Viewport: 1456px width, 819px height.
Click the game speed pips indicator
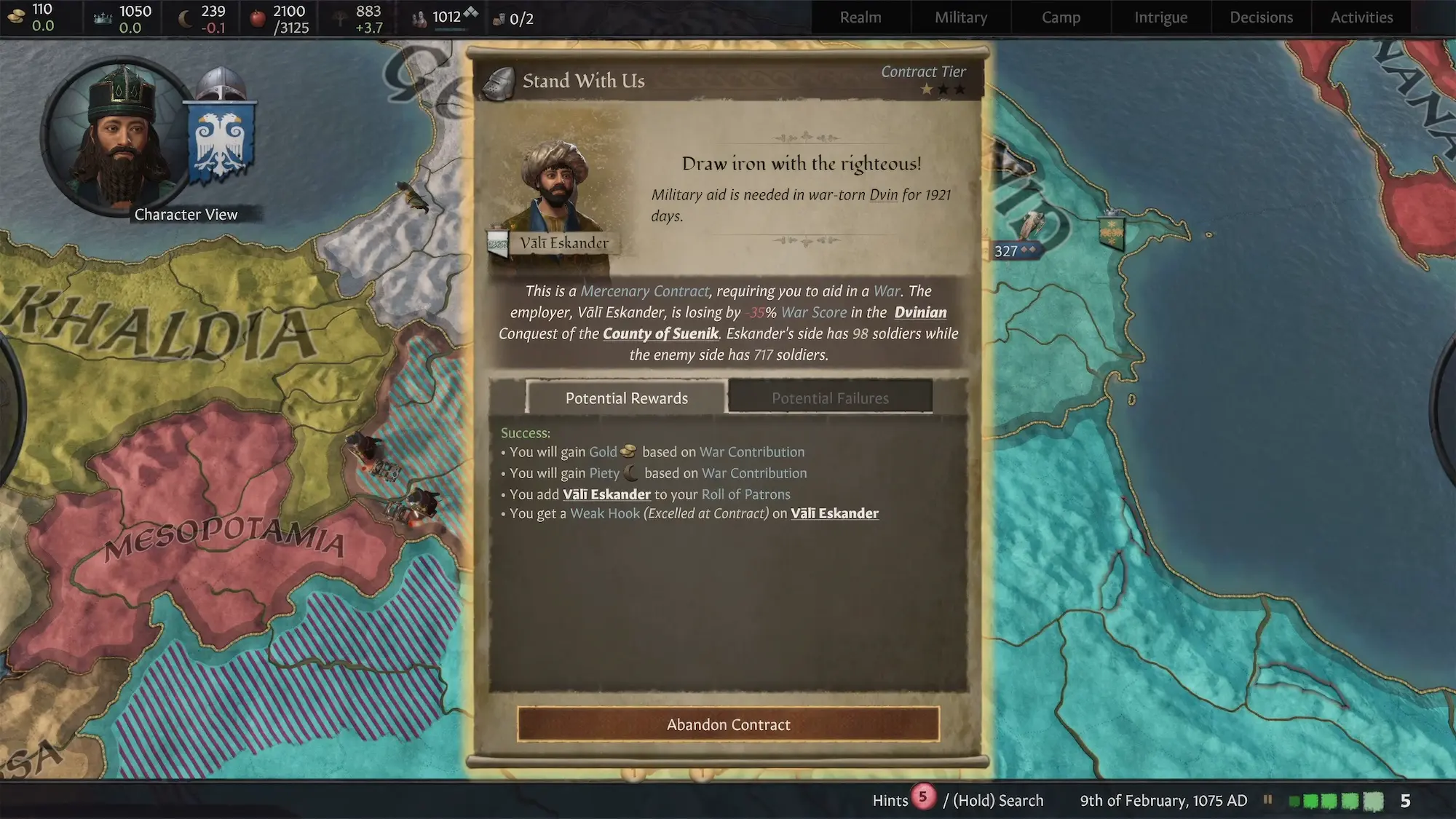point(1337,801)
